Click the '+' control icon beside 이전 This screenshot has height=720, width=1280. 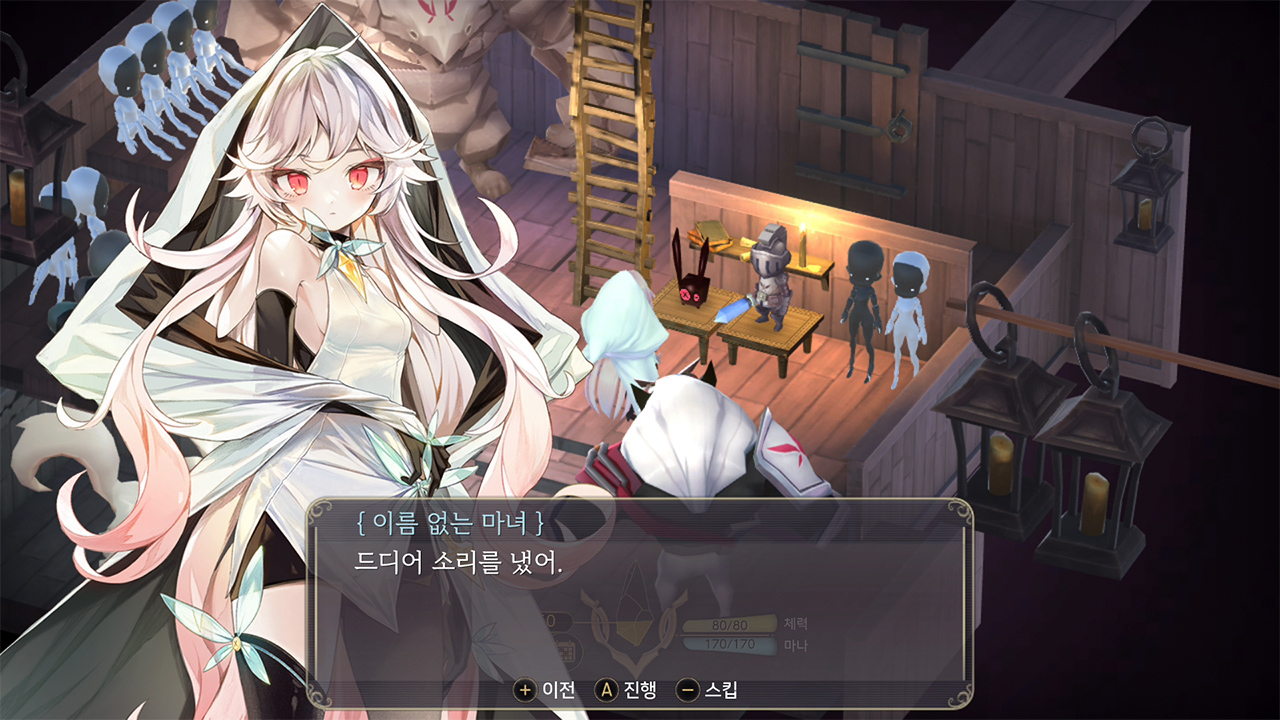(524, 691)
